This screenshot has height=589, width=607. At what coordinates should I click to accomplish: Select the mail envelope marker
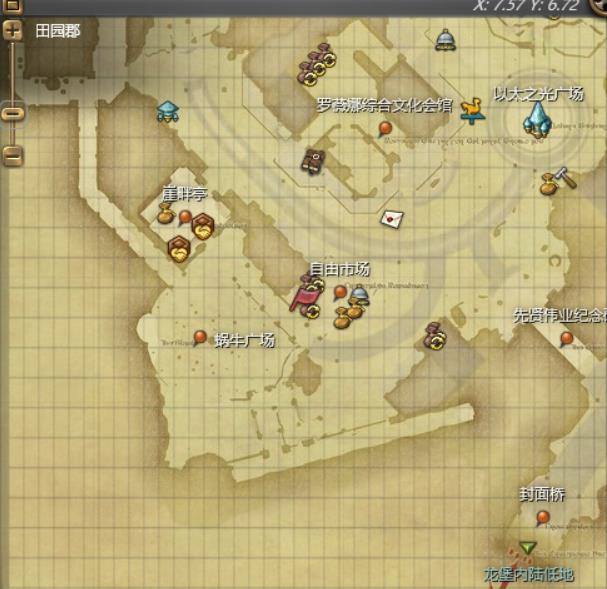[390, 218]
